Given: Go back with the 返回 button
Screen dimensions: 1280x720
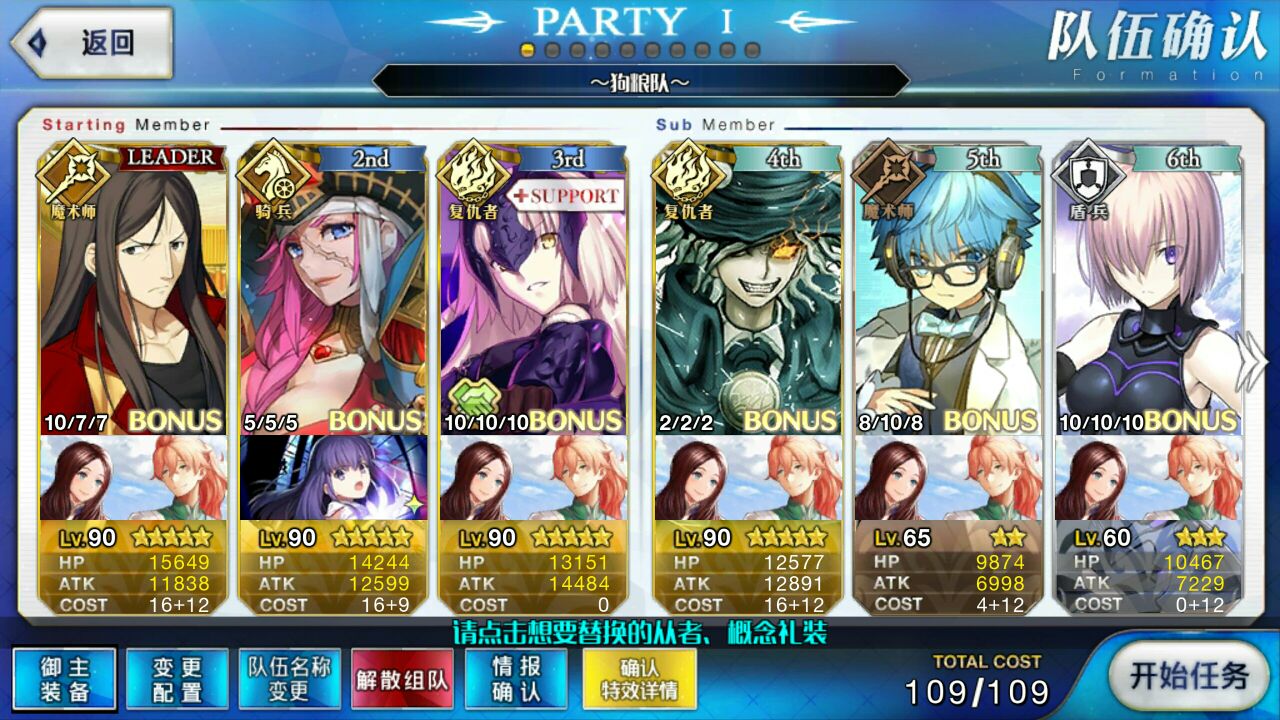Looking at the screenshot, I should [x=92, y=43].
